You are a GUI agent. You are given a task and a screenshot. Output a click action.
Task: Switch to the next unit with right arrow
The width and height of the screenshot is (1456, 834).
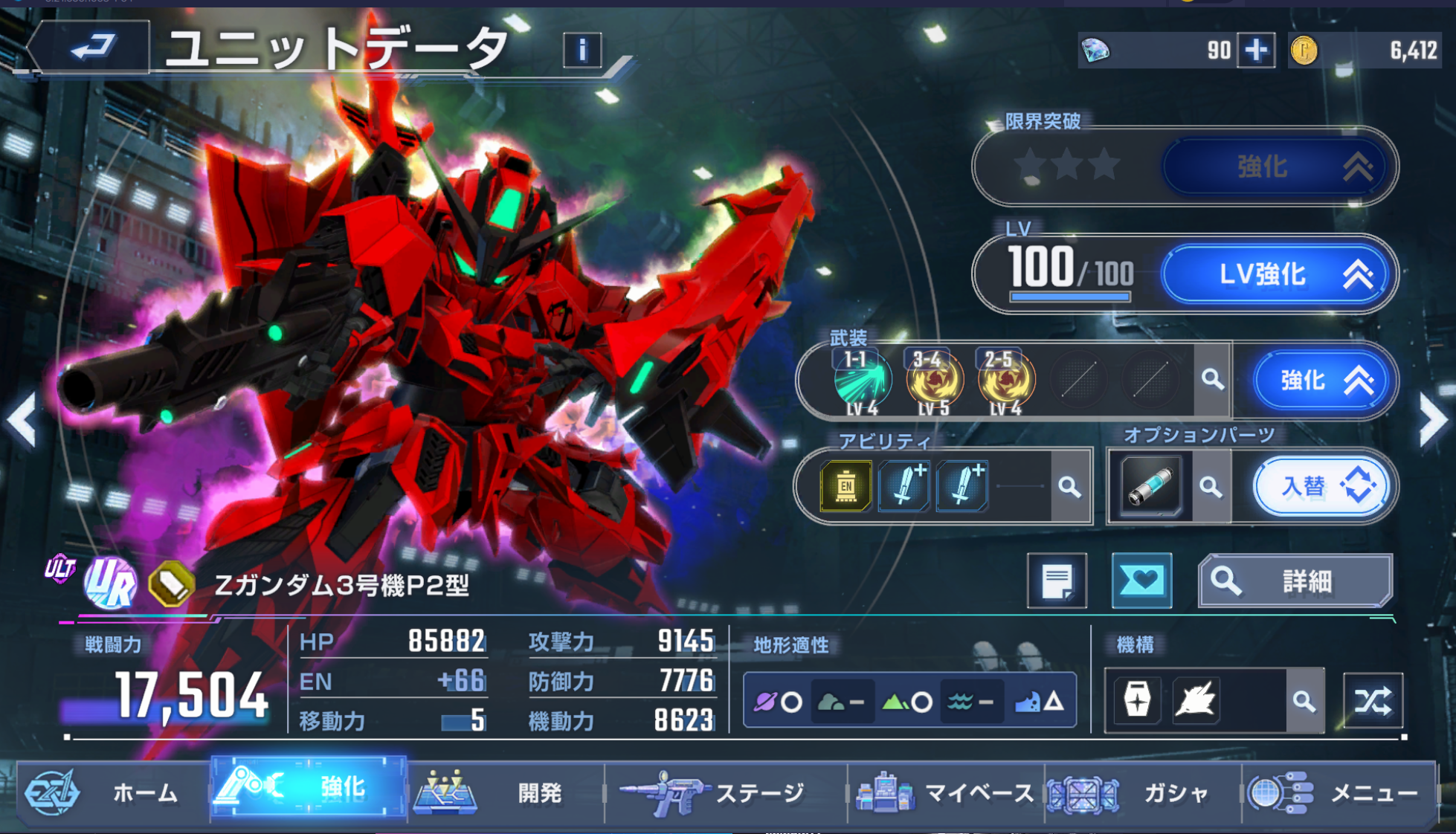click(x=1432, y=420)
